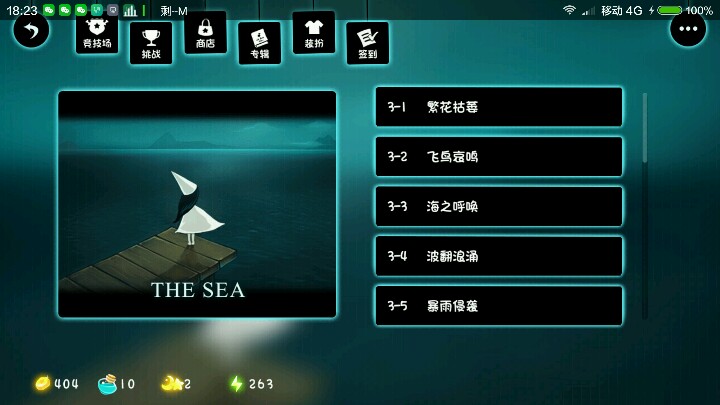Play level 3-4 波翻浪涌
The width and height of the screenshot is (720, 405).
click(x=498, y=256)
